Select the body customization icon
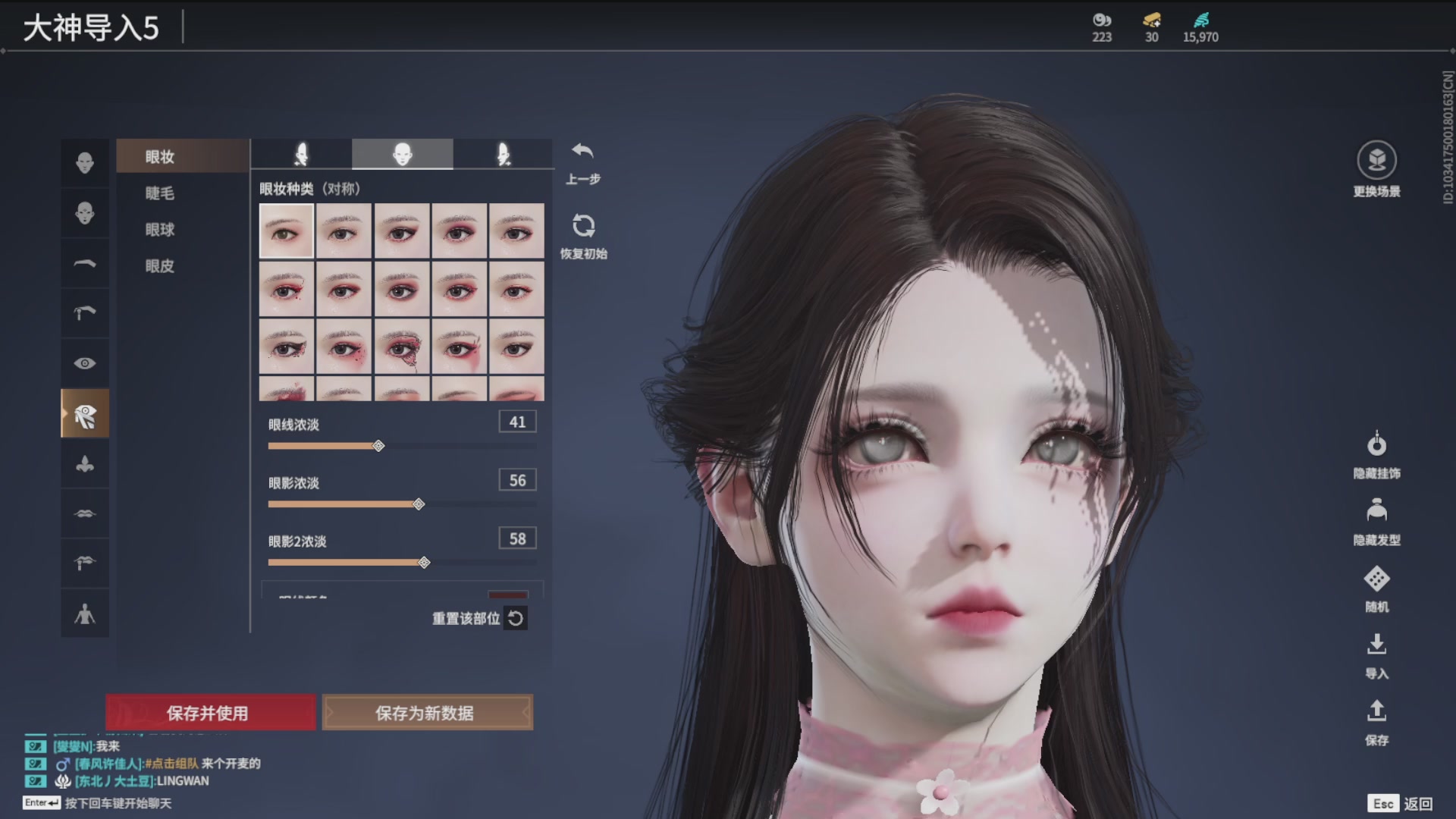 85,613
